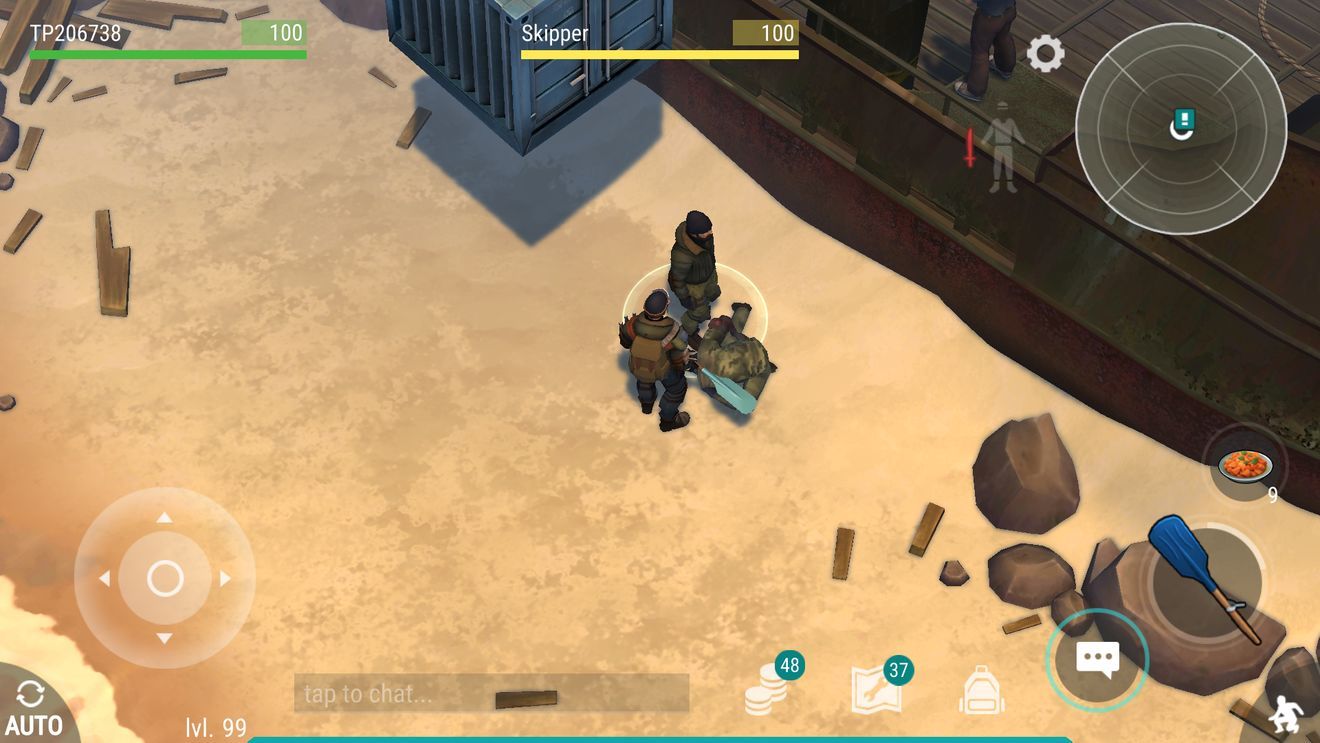Attack with the blue paddle weapon
1320x743 pixels.
[1205, 580]
